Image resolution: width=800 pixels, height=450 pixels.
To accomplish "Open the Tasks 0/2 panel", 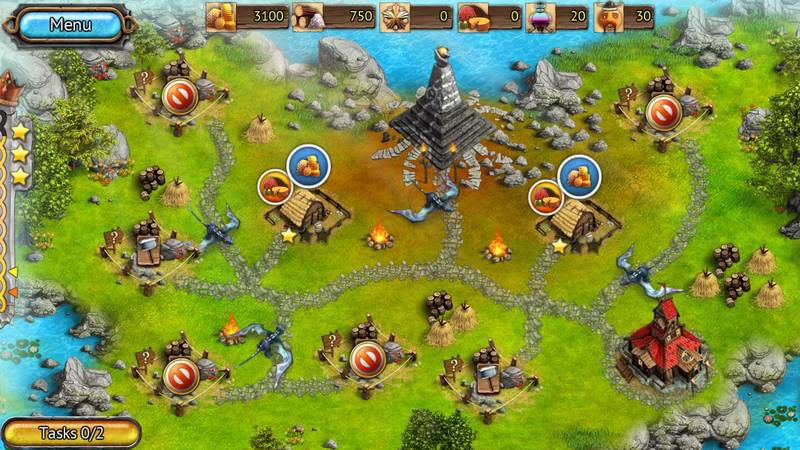I will pyautogui.click(x=70, y=433).
